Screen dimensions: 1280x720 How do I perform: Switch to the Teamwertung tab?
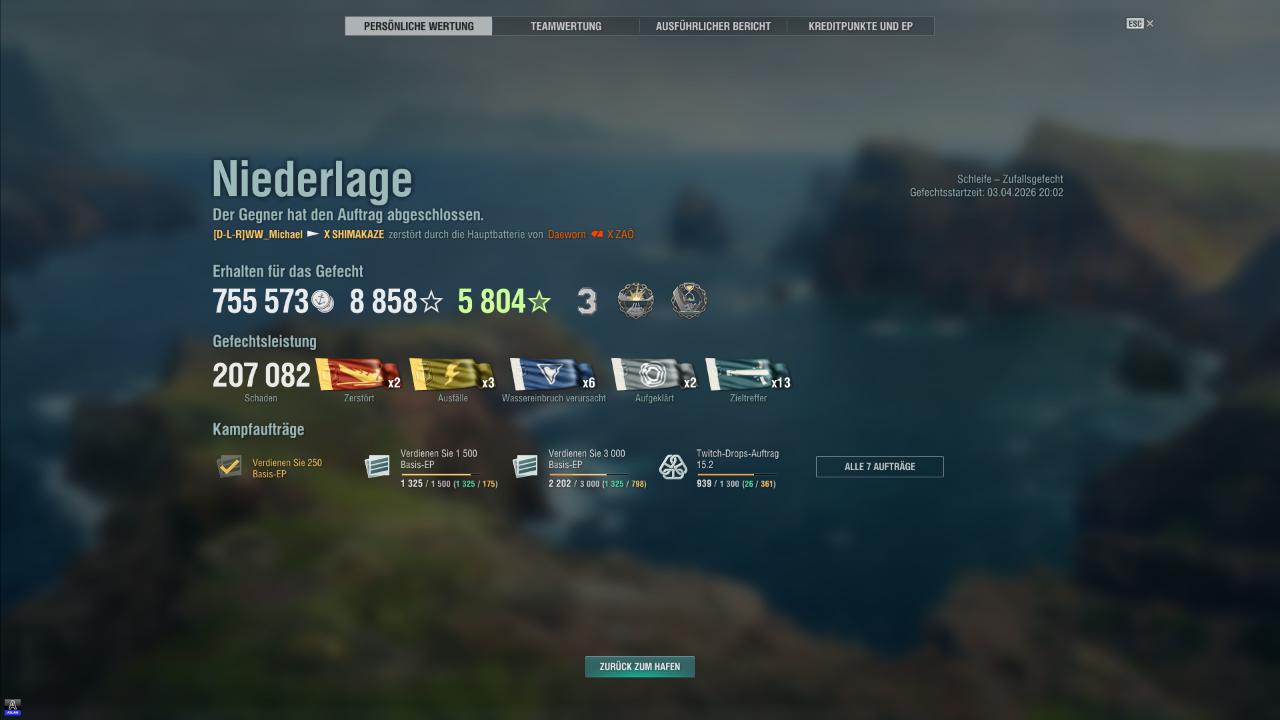pos(566,26)
